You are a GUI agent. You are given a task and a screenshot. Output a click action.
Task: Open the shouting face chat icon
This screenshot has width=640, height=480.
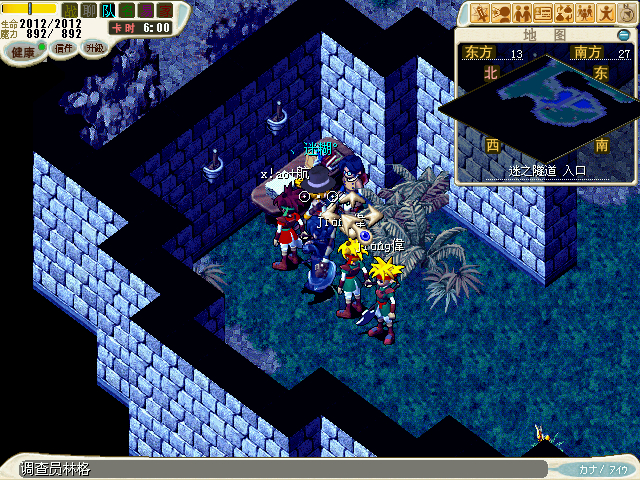click(500, 13)
